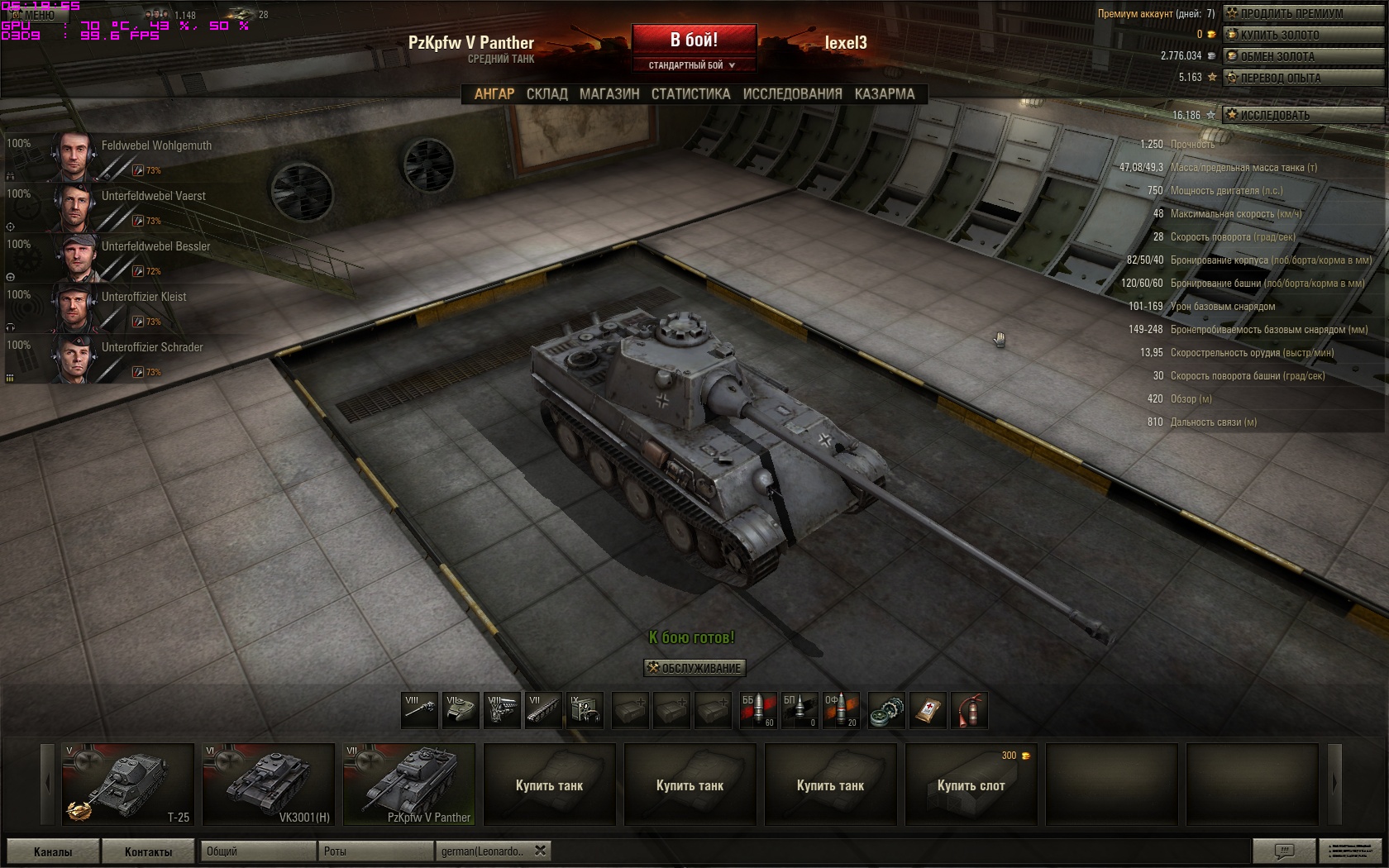Open the Каналы chat channels button
The image size is (1389, 868).
pos(53,851)
